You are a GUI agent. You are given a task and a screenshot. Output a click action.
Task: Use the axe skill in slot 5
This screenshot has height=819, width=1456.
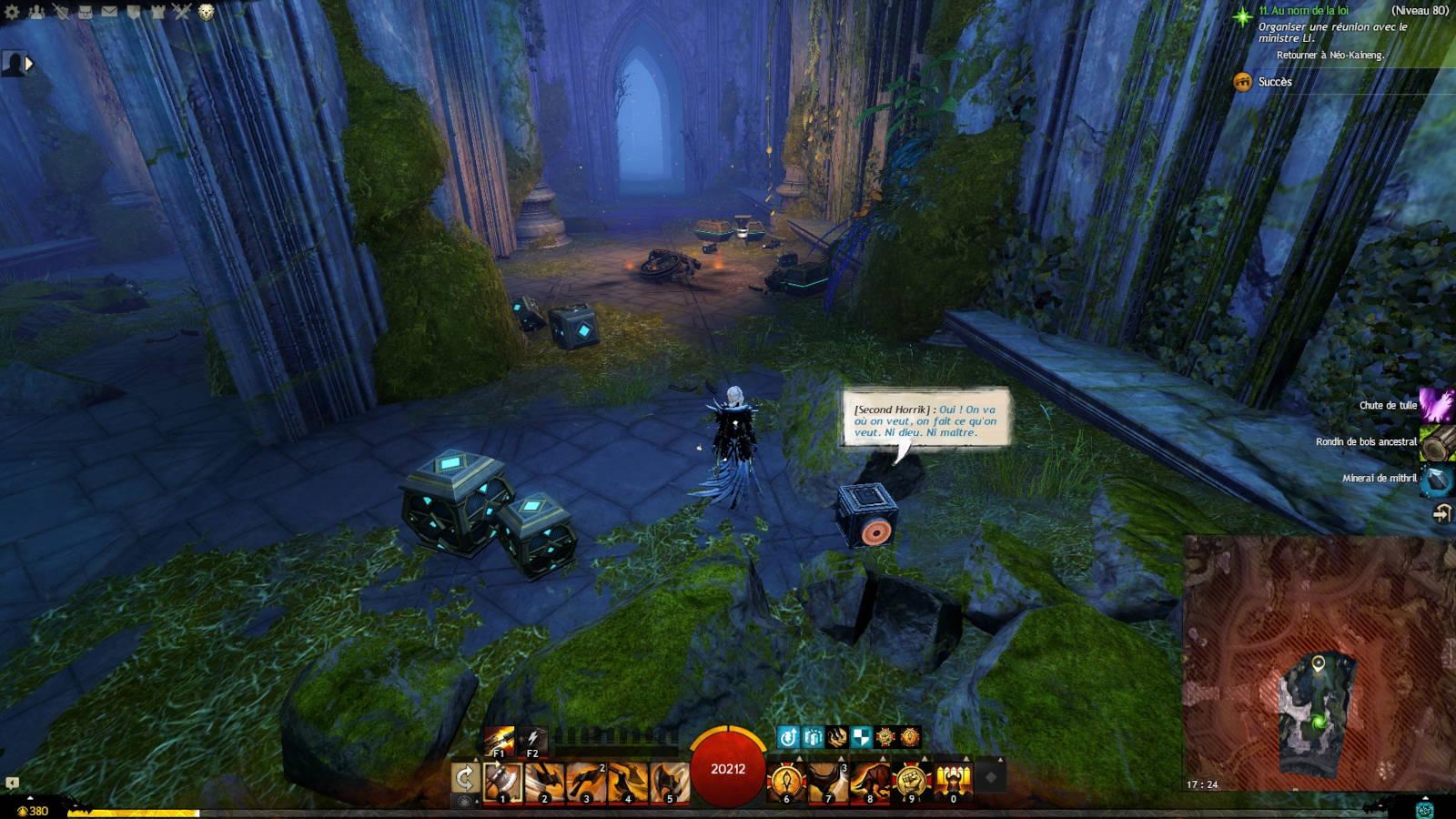click(669, 783)
